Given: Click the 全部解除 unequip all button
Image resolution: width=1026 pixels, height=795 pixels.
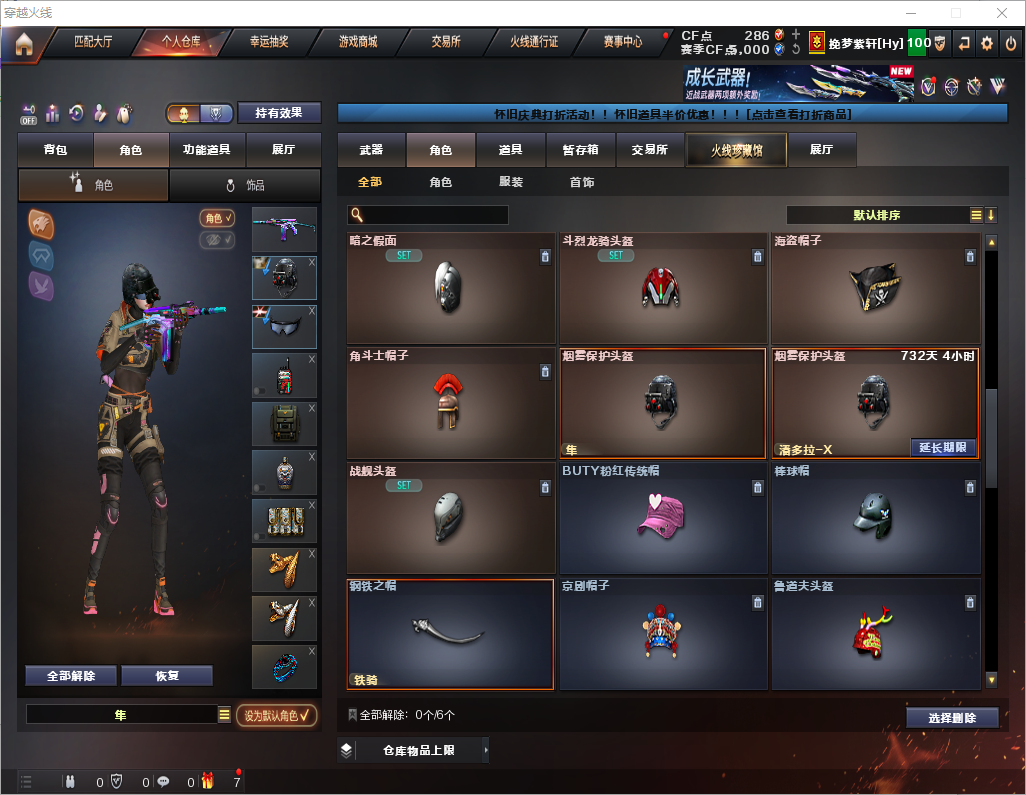Looking at the screenshot, I should [70, 675].
